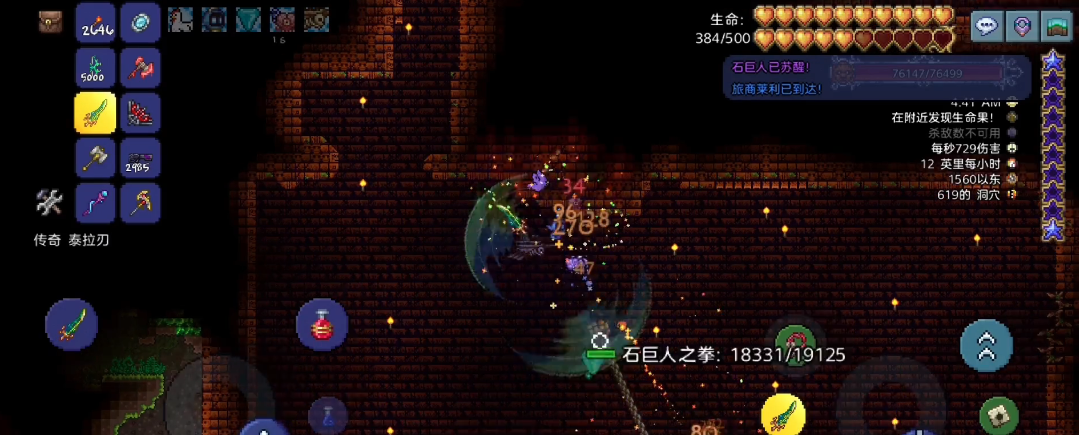Tap the jump double-arrow button
Viewport: 1079px width, 435px height.
click(x=986, y=345)
